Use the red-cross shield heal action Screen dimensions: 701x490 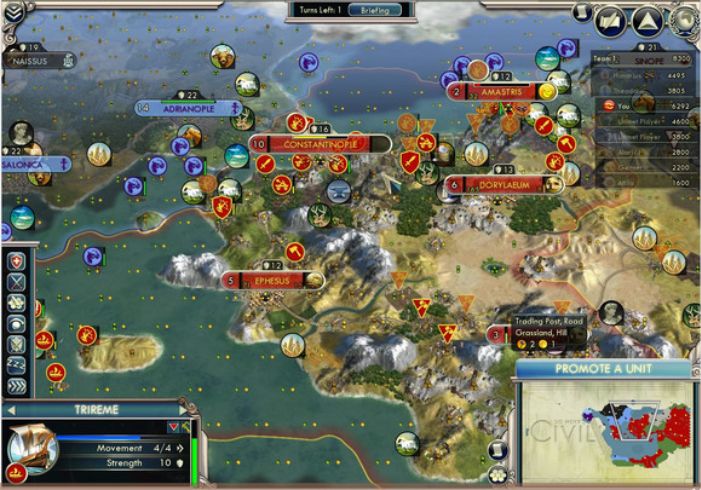pyautogui.click(x=16, y=261)
